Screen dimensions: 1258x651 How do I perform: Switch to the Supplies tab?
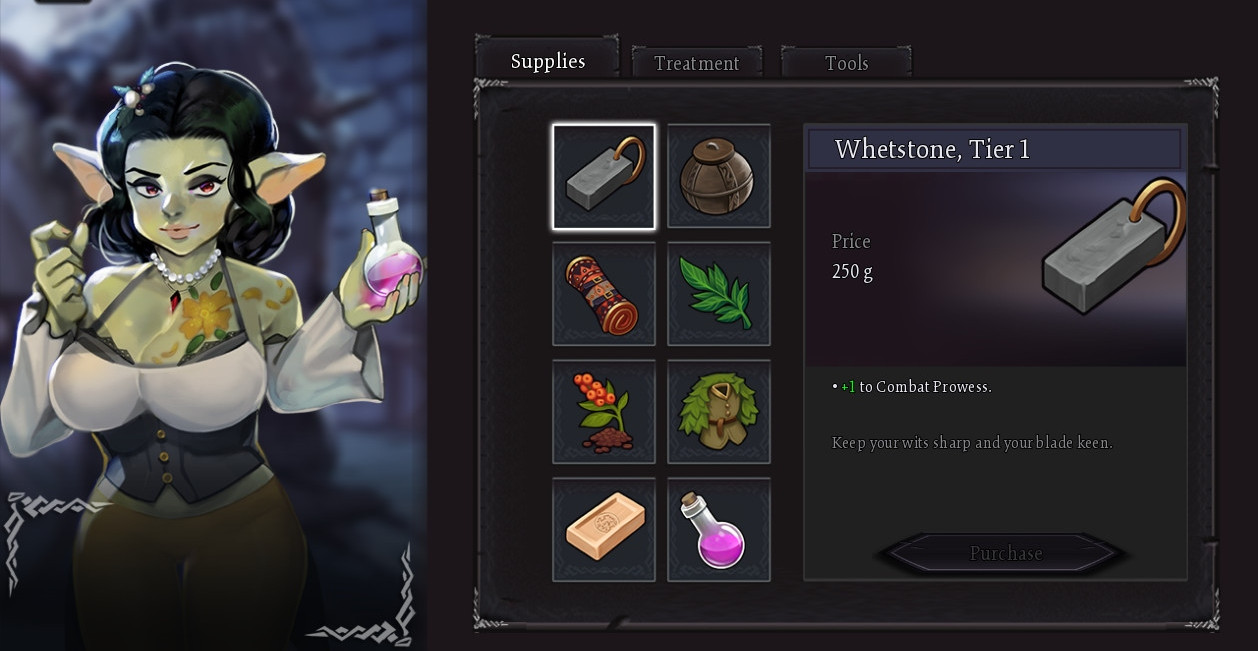[547, 61]
